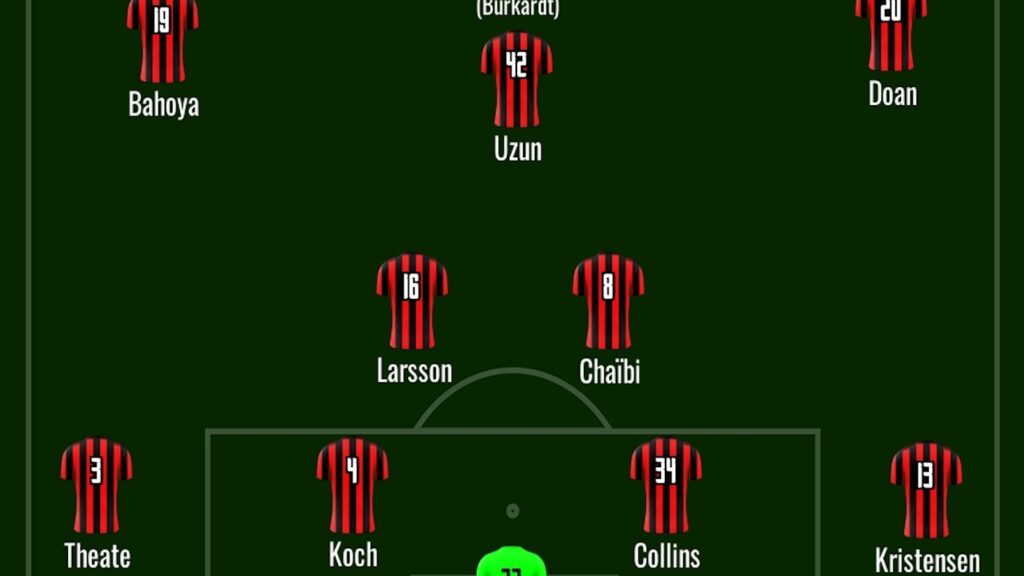Select the green goalkeeper shirt
Image resolution: width=1024 pixels, height=576 pixels.
[x=512, y=562]
